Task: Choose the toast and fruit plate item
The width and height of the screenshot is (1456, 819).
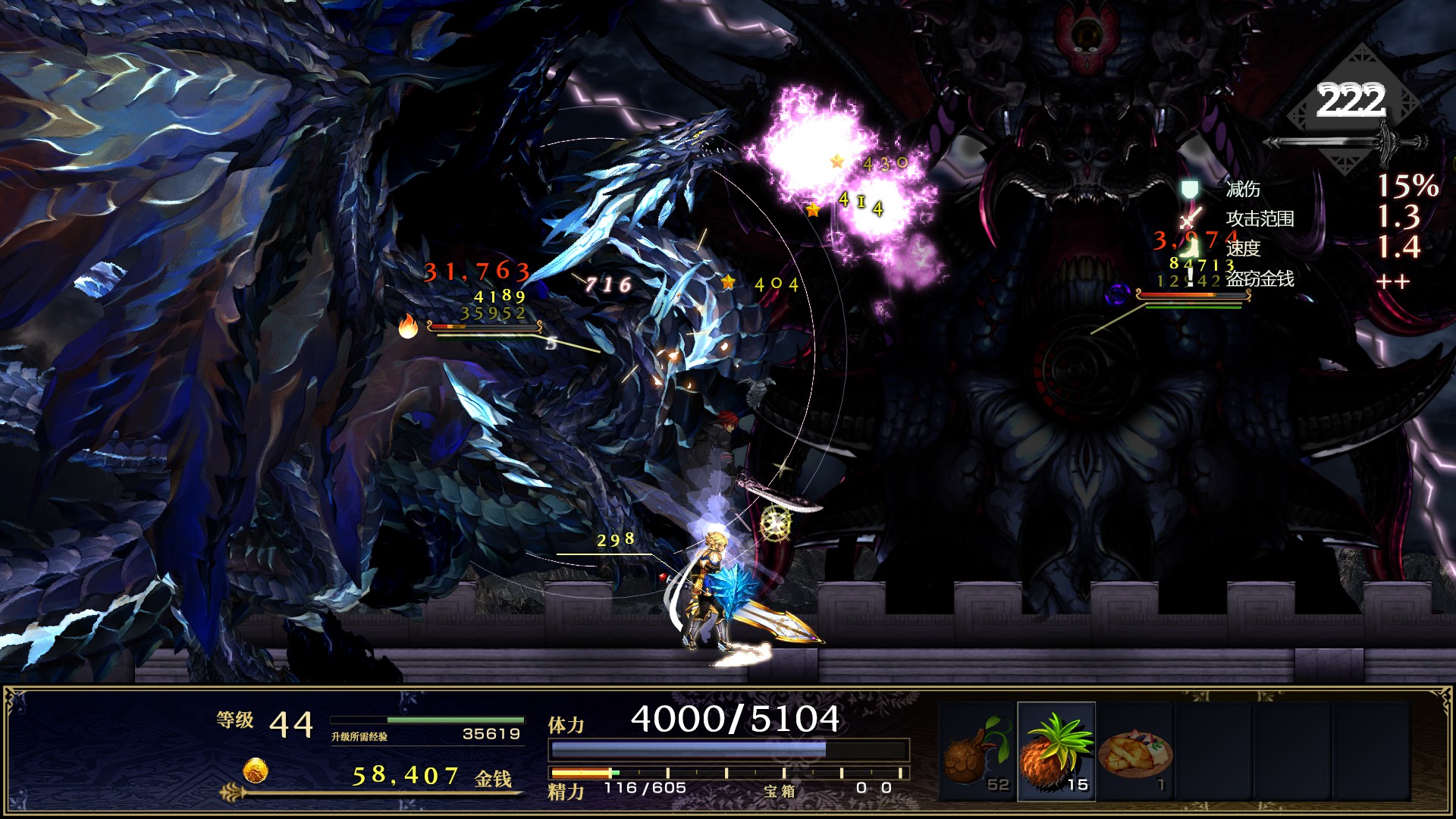Action: coord(1135,752)
